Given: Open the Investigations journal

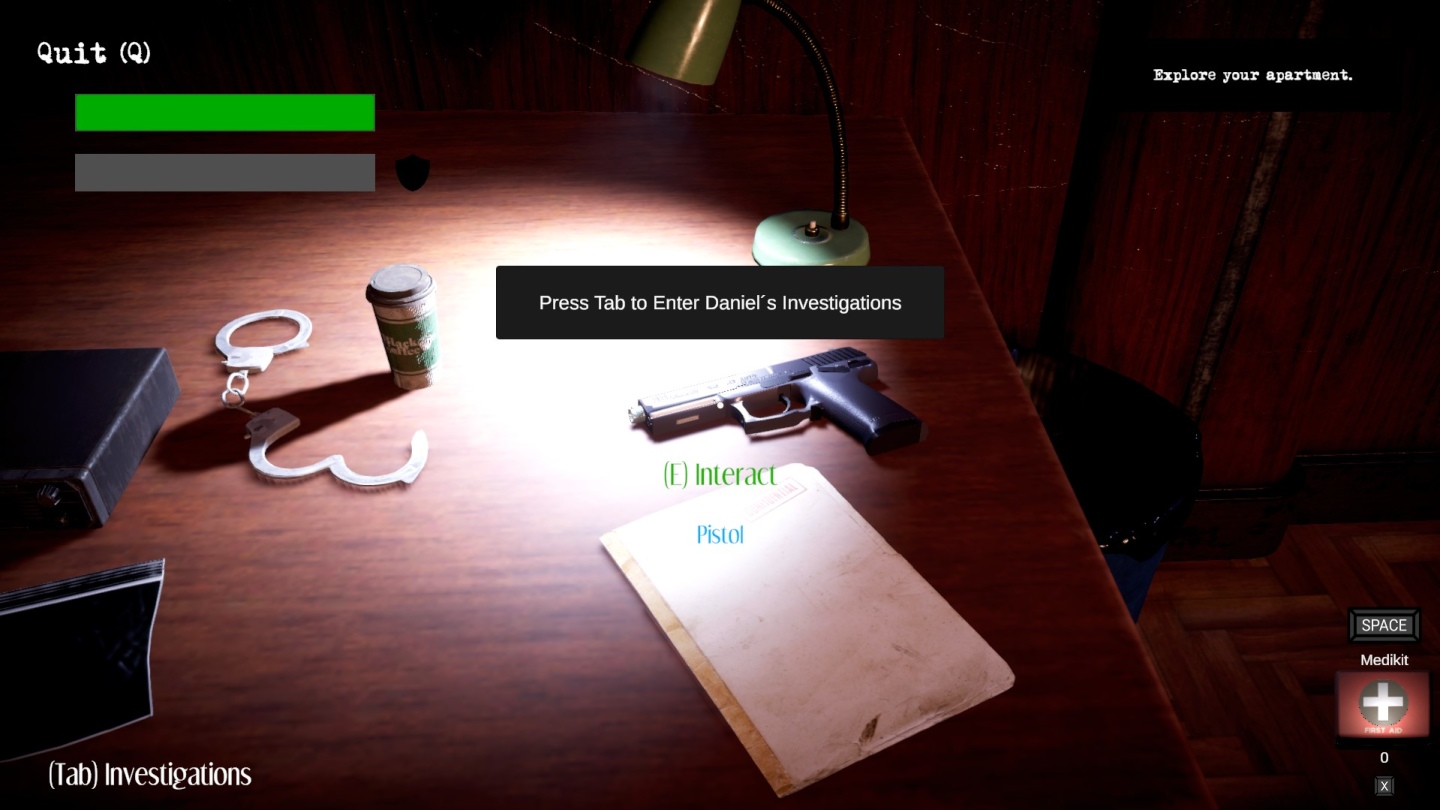Looking at the screenshot, I should pyautogui.click(x=150, y=775).
